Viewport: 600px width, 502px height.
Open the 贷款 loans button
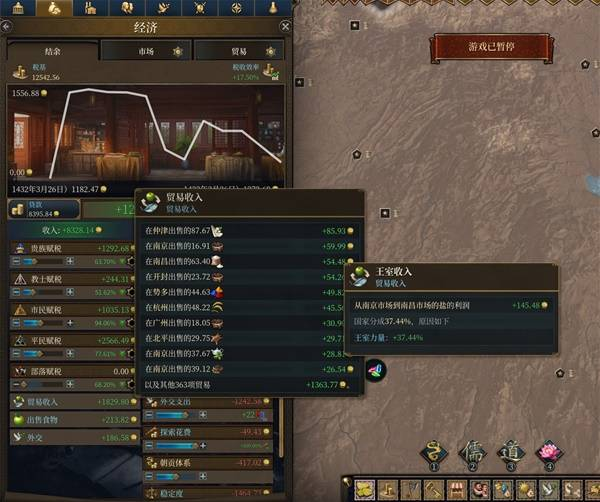click(x=41, y=208)
